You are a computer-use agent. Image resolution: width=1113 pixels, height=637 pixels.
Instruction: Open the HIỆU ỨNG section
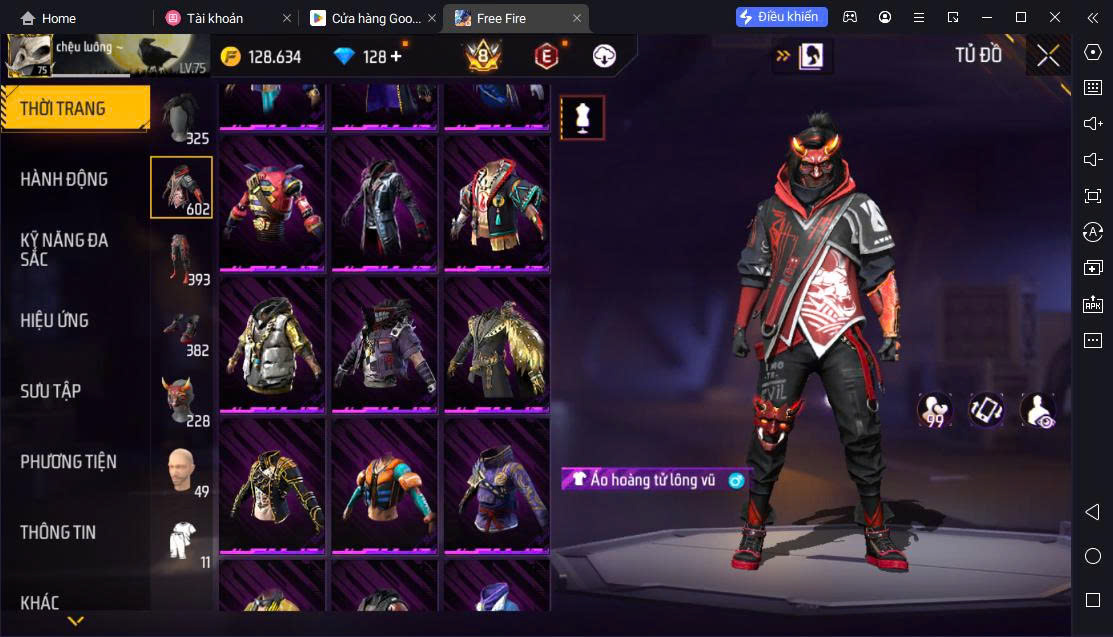coord(55,320)
